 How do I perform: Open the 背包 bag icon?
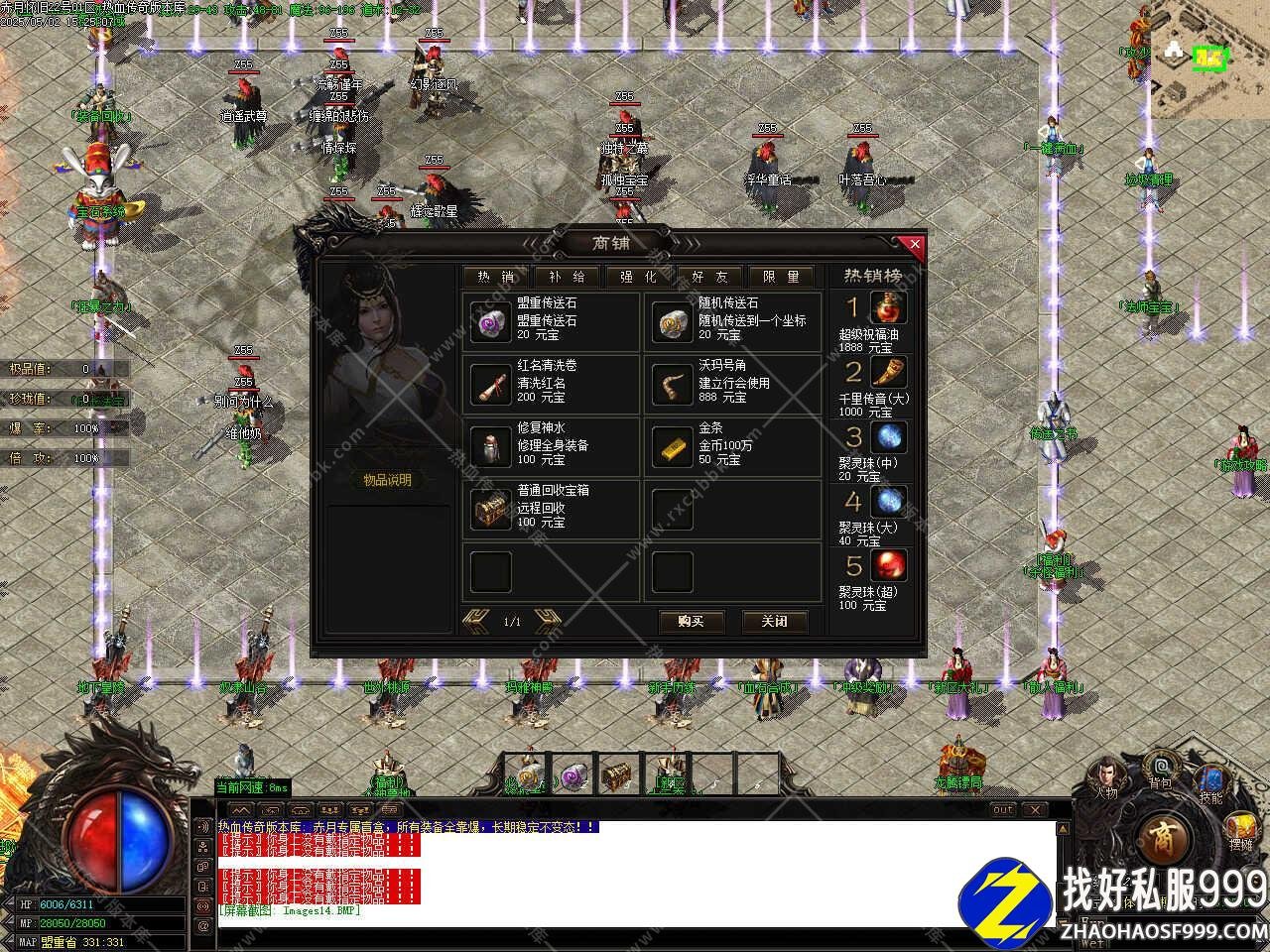(x=1160, y=770)
